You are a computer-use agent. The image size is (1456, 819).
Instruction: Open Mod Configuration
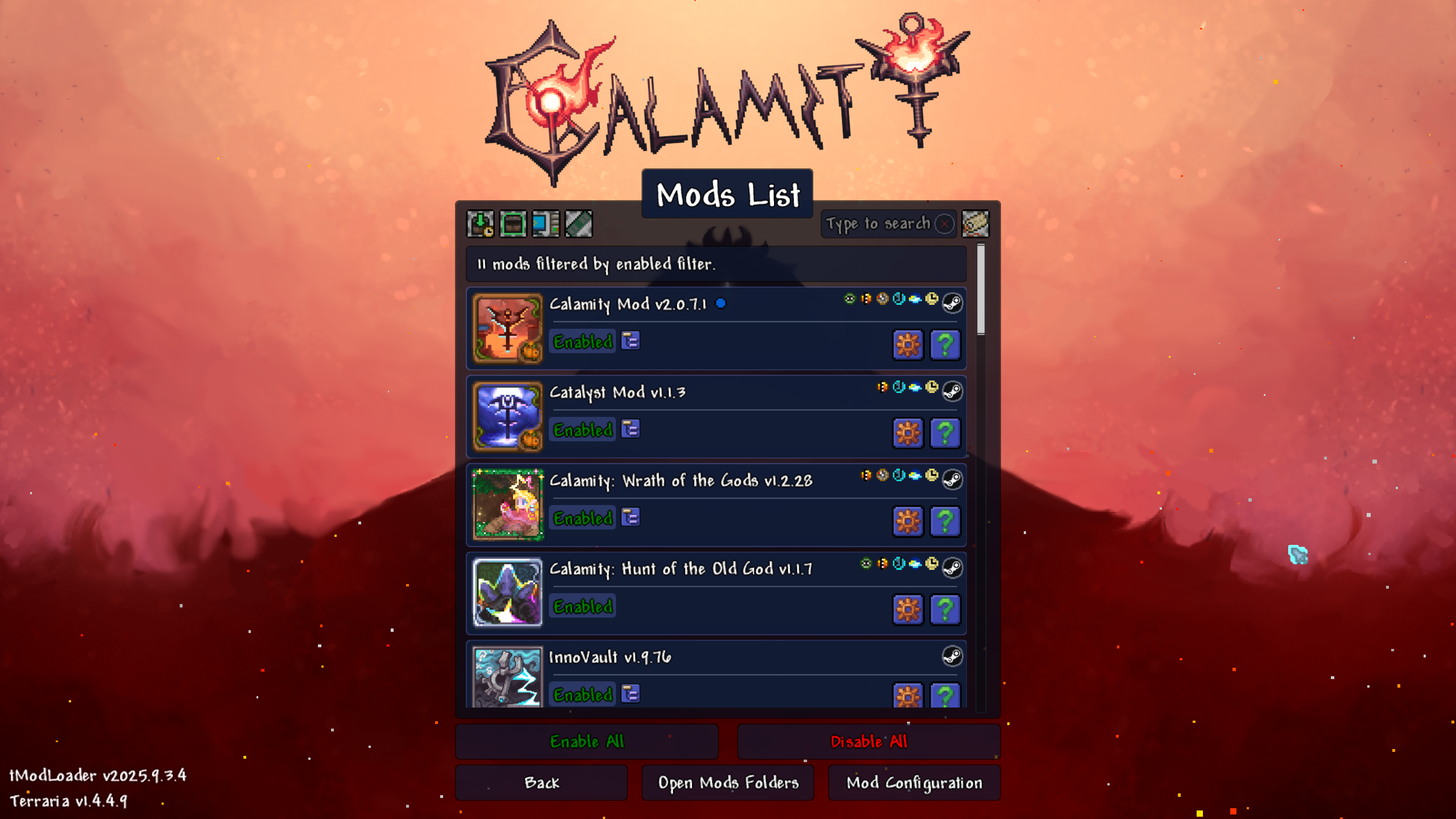(913, 783)
